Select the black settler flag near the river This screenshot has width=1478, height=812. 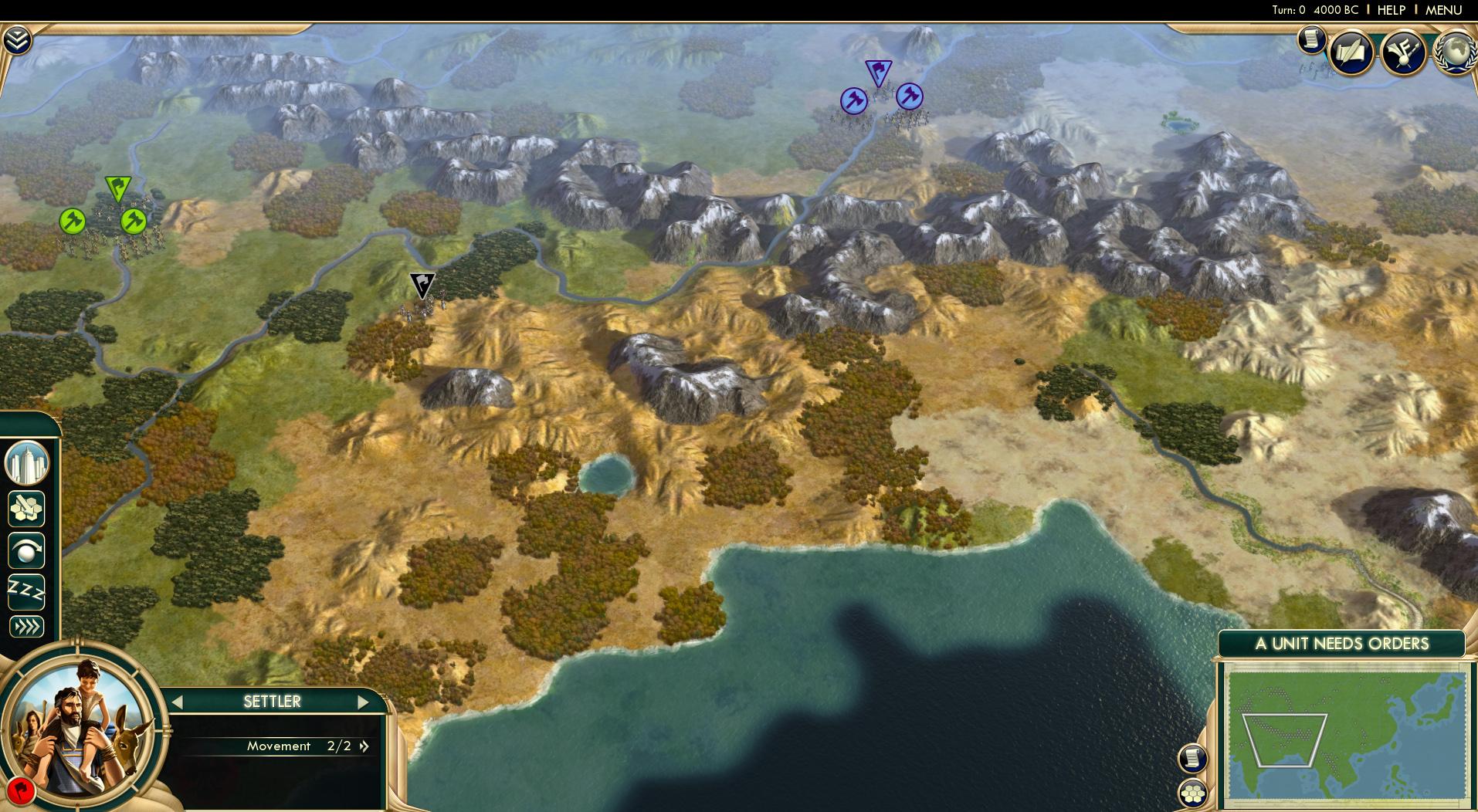[x=421, y=286]
